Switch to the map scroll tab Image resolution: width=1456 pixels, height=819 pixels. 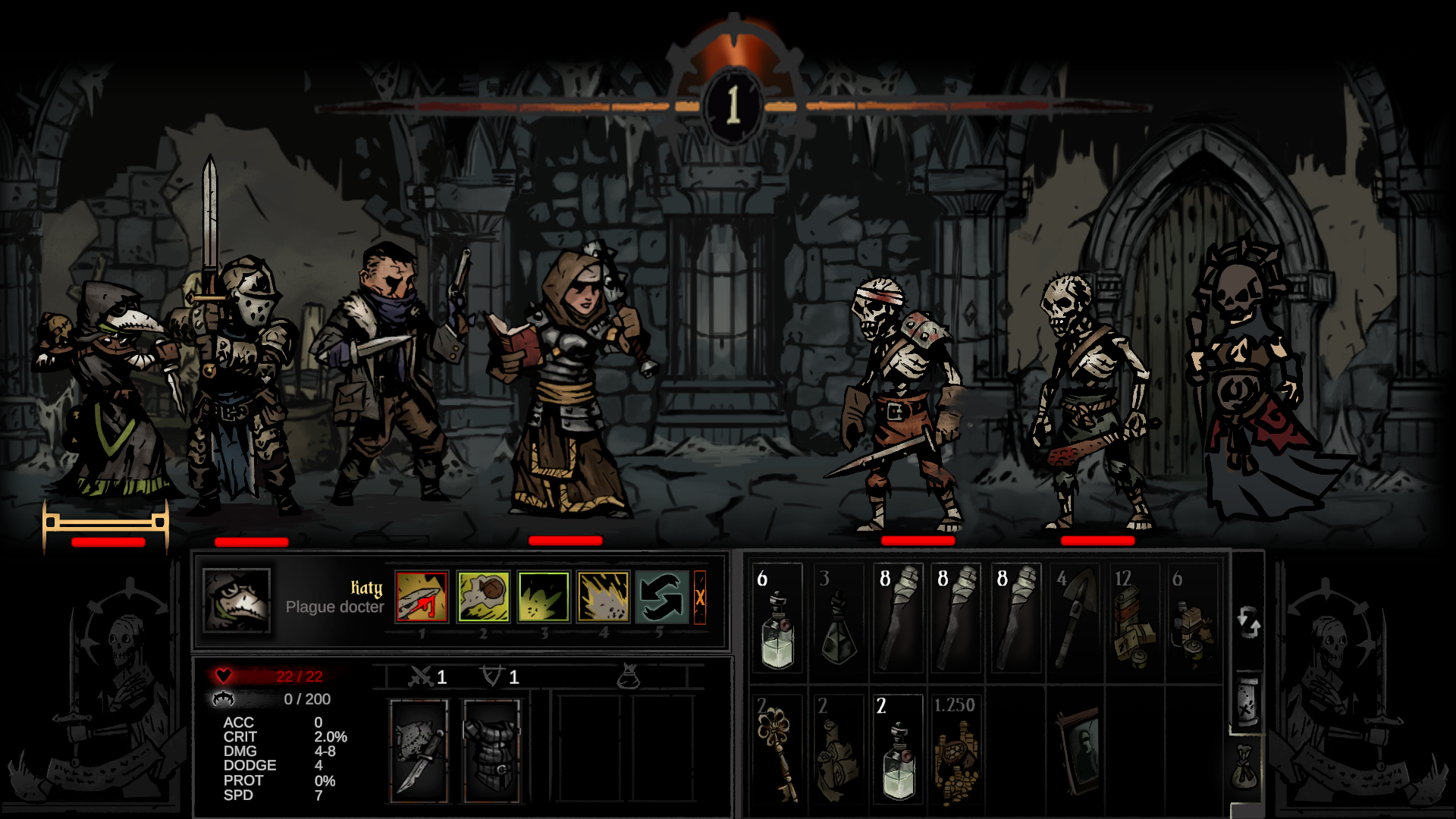click(1247, 701)
